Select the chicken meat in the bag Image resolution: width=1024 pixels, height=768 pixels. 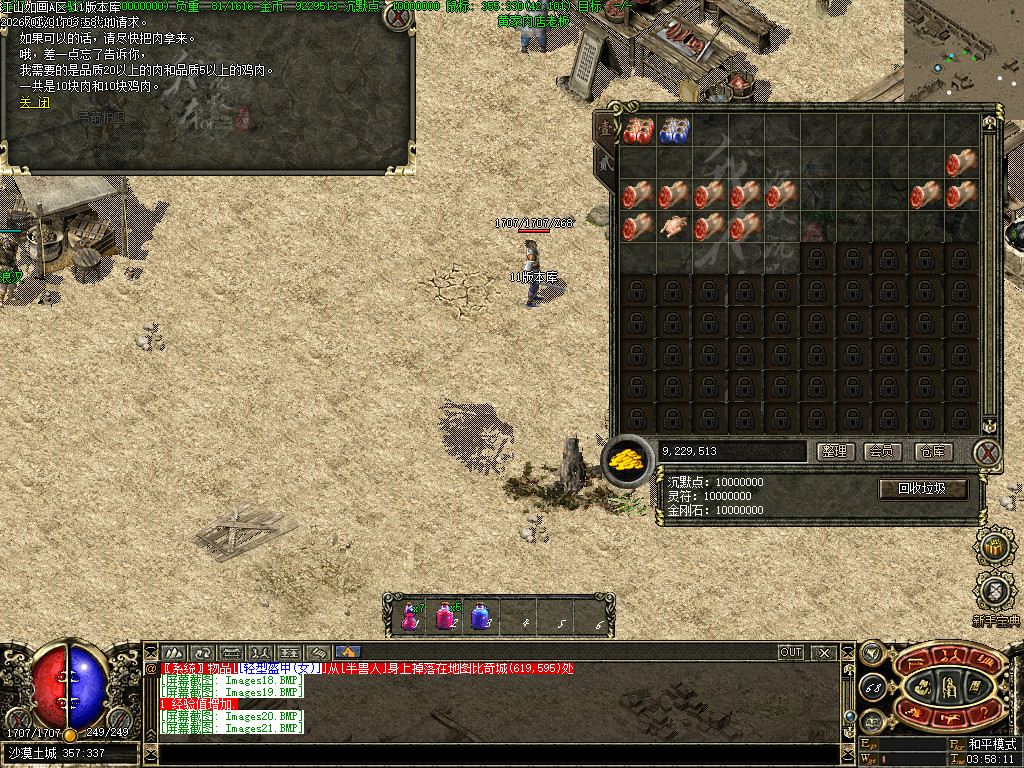[673, 228]
